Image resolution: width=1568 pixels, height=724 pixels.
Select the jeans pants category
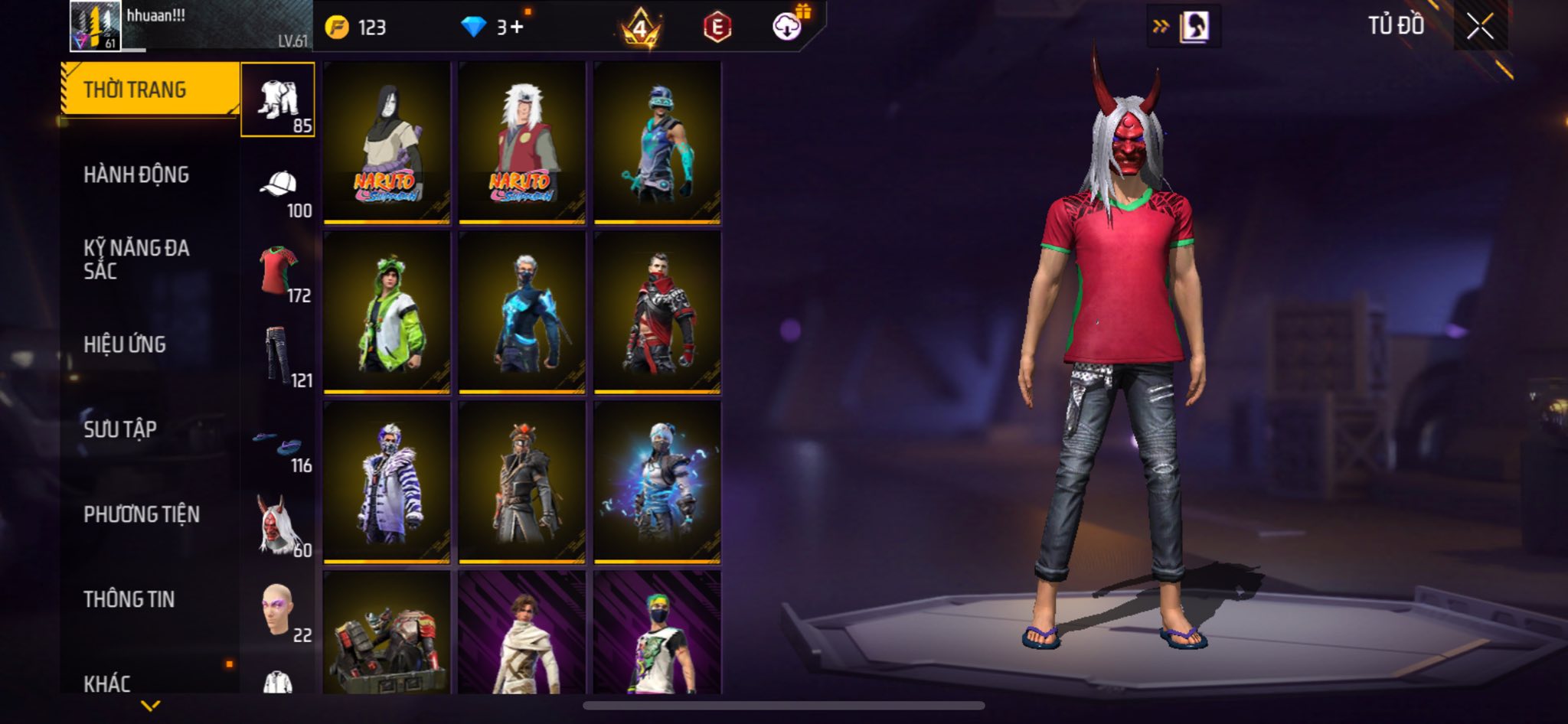click(279, 356)
